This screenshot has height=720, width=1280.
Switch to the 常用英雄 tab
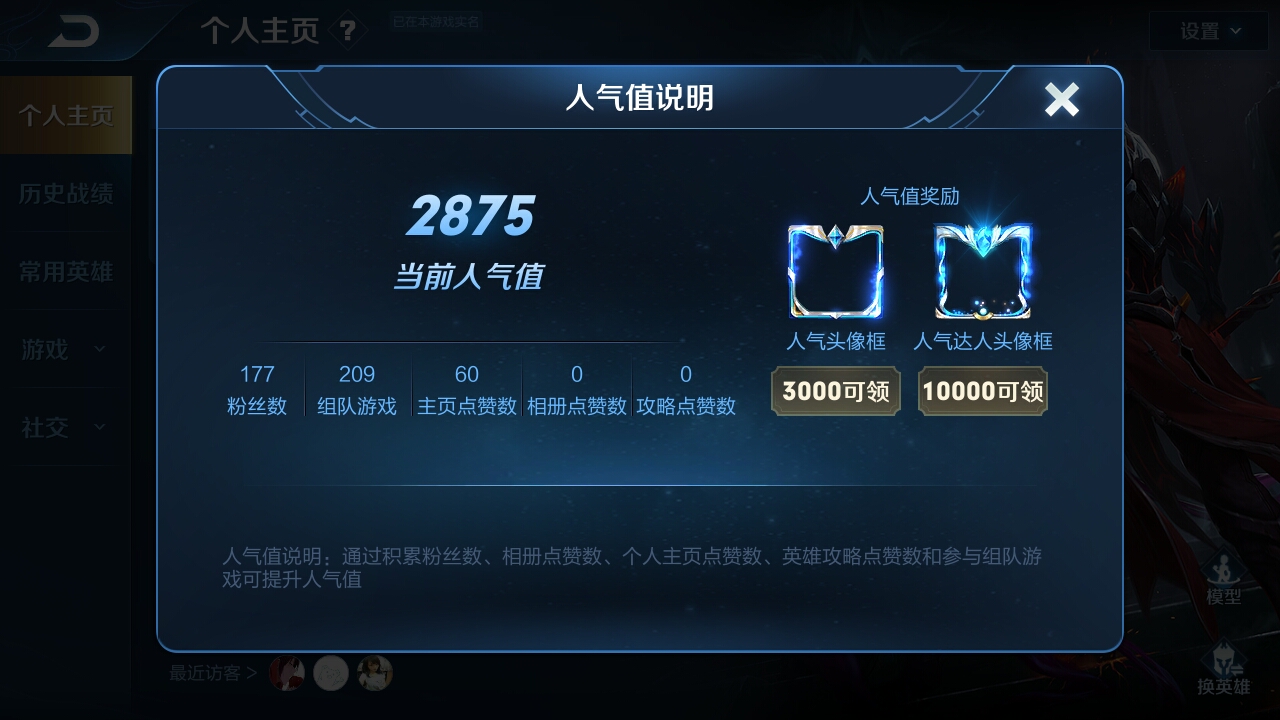[x=66, y=271]
